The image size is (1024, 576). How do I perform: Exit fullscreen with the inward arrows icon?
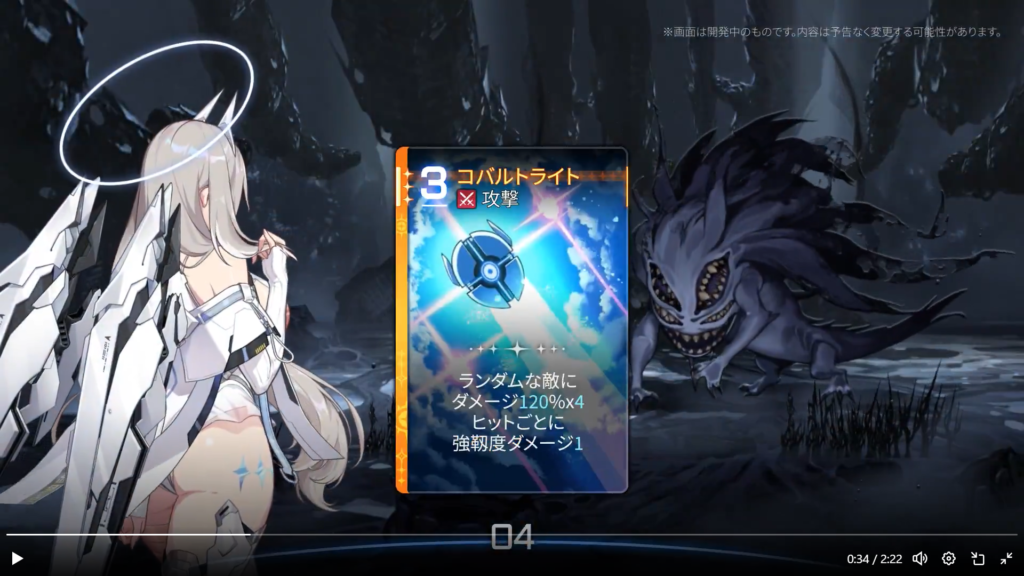click(x=1006, y=558)
